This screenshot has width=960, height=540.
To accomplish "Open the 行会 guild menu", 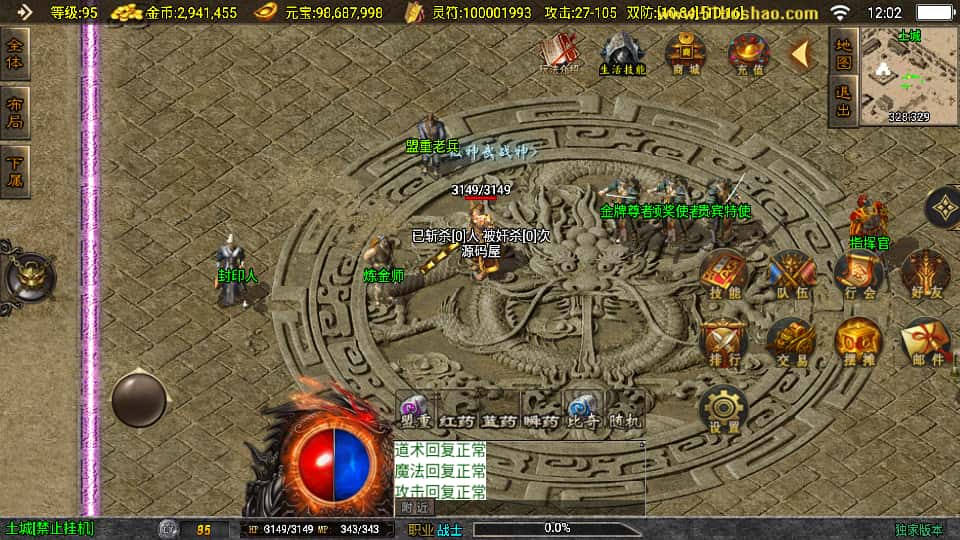I will pyautogui.click(x=858, y=274).
